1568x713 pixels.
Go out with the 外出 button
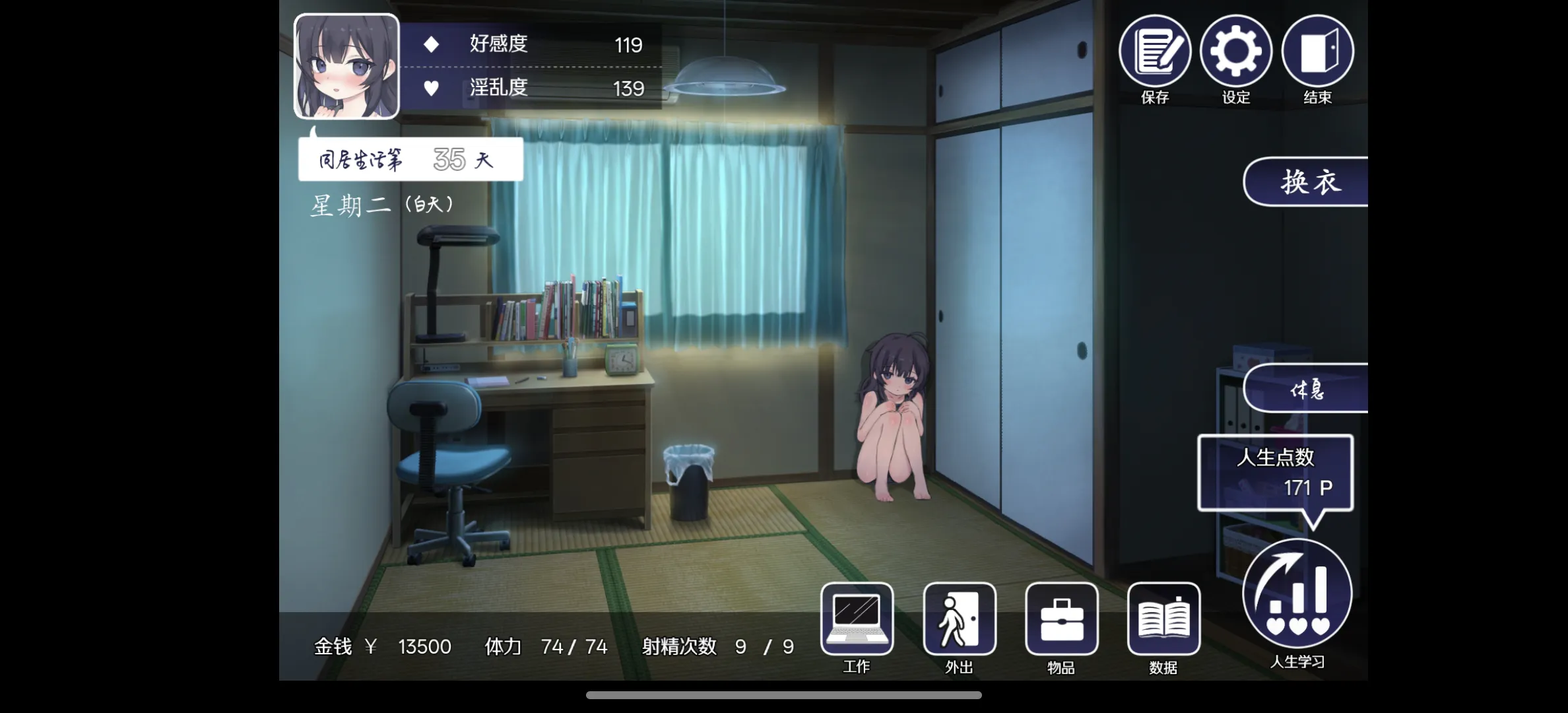pyautogui.click(x=959, y=619)
